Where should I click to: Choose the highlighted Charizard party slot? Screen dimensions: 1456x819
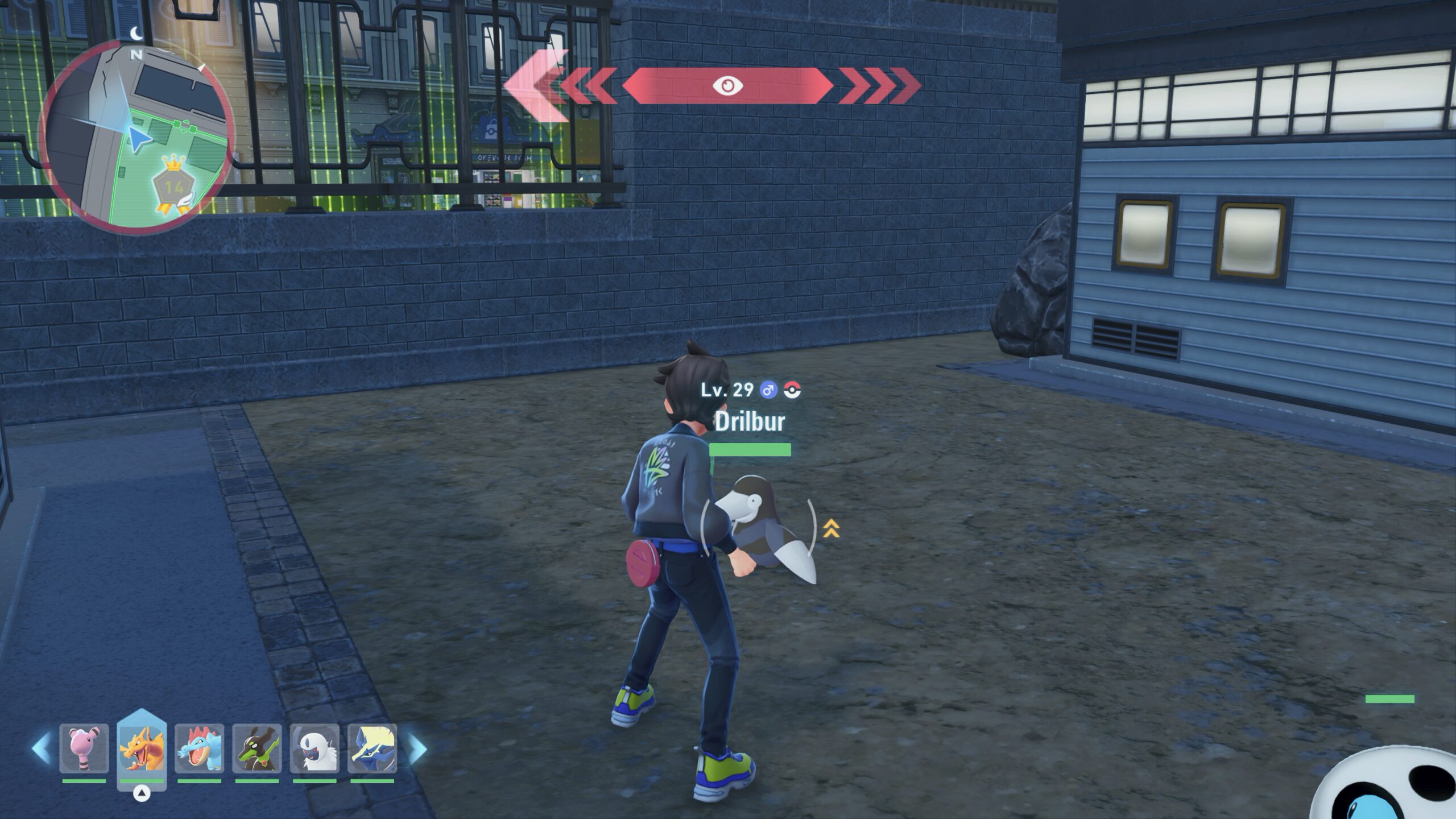pos(142,748)
